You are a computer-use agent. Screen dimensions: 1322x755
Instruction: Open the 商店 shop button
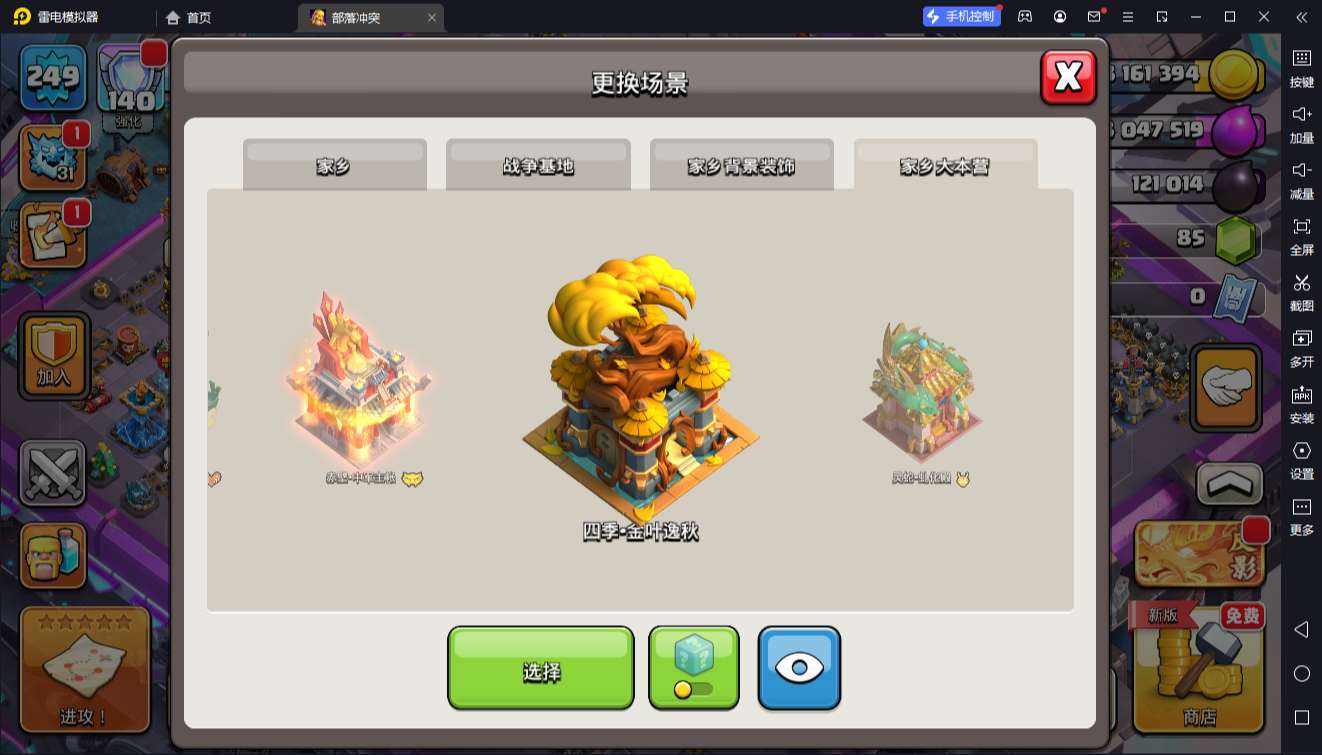[x=1198, y=668]
